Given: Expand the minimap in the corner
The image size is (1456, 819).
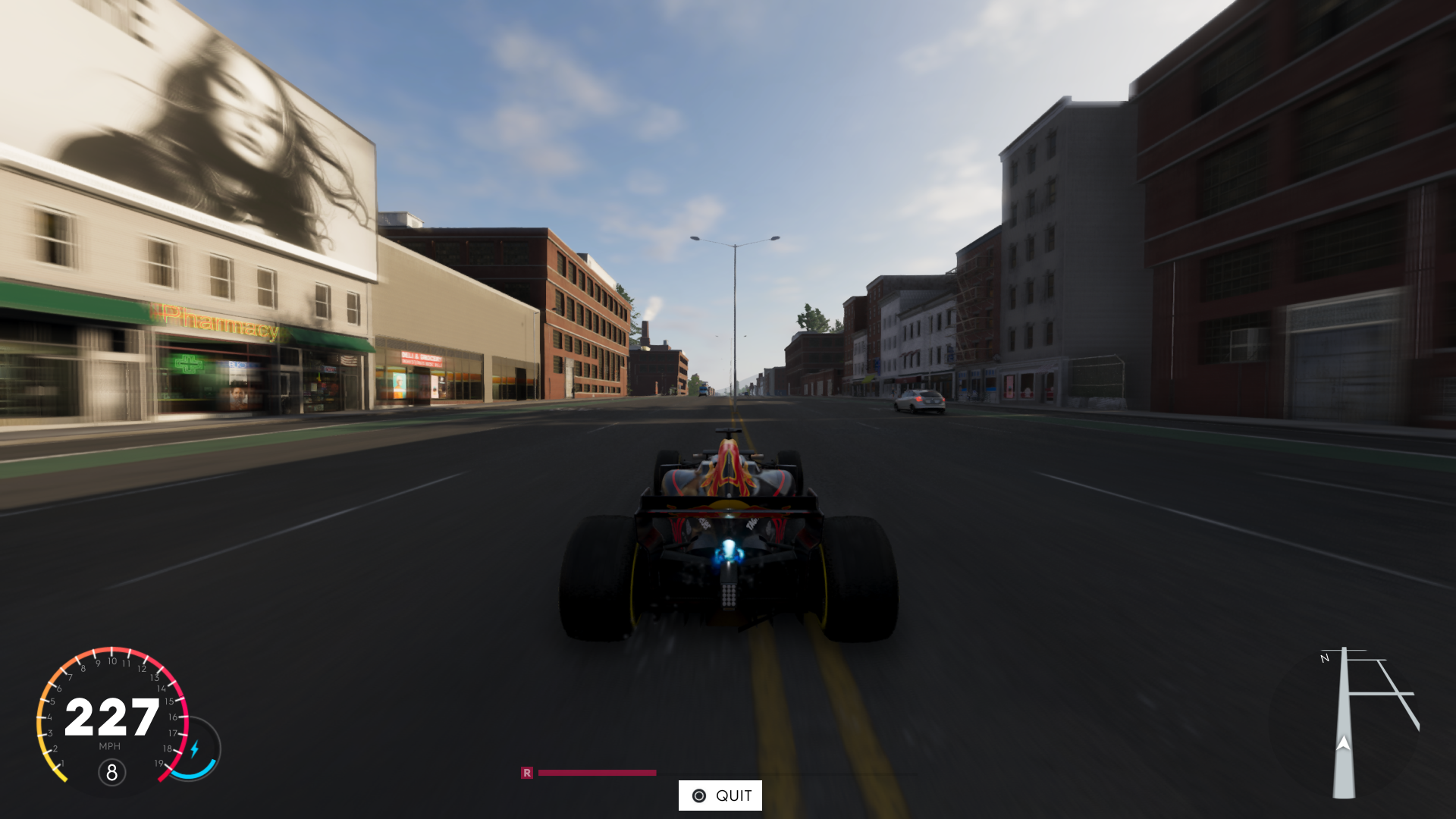Looking at the screenshot, I should click(x=1357, y=720).
